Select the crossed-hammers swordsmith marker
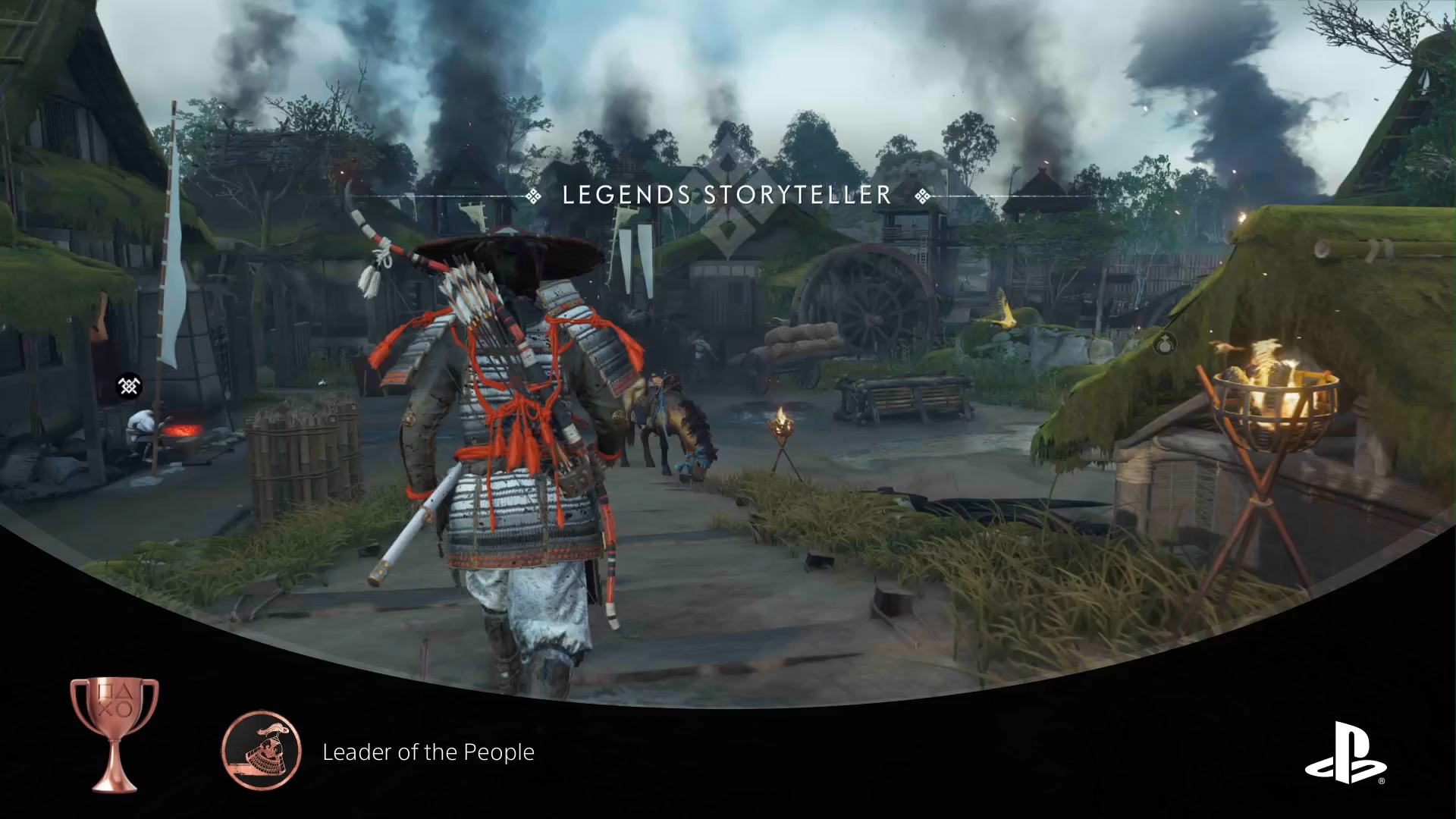Image resolution: width=1456 pixels, height=819 pixels. click(x=129, y=386)
